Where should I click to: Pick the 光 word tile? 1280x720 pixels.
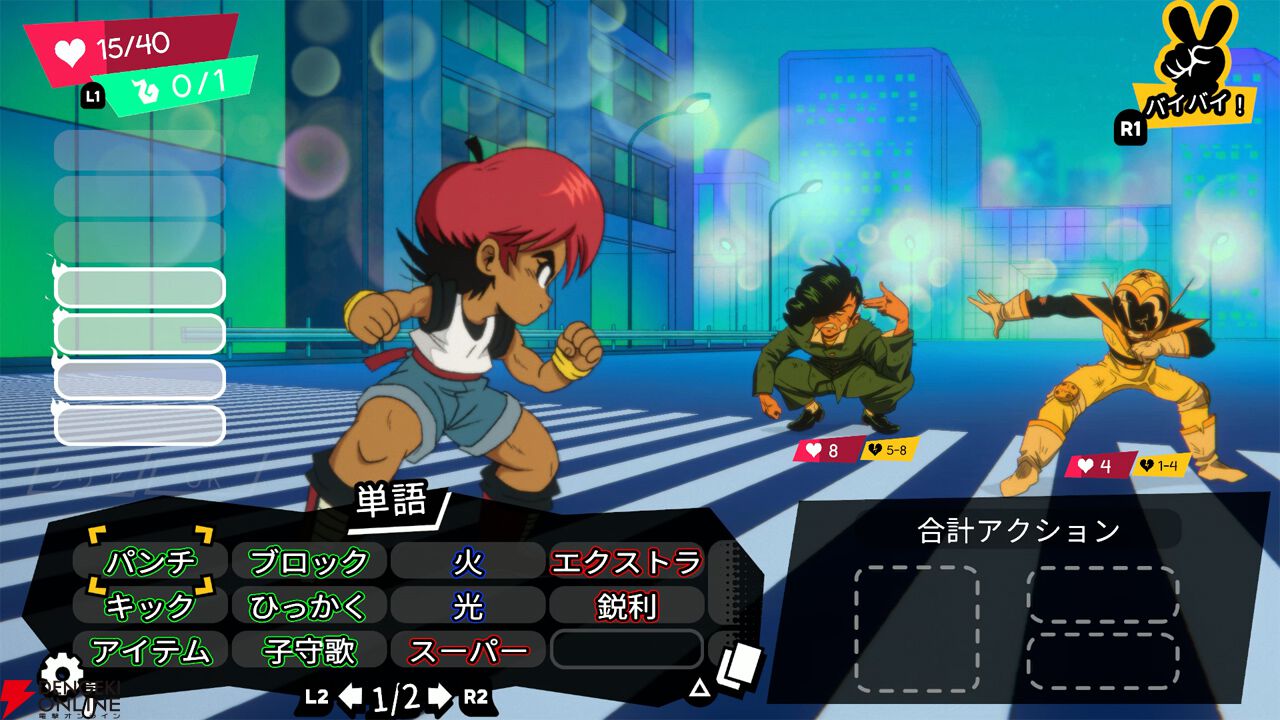467,606
